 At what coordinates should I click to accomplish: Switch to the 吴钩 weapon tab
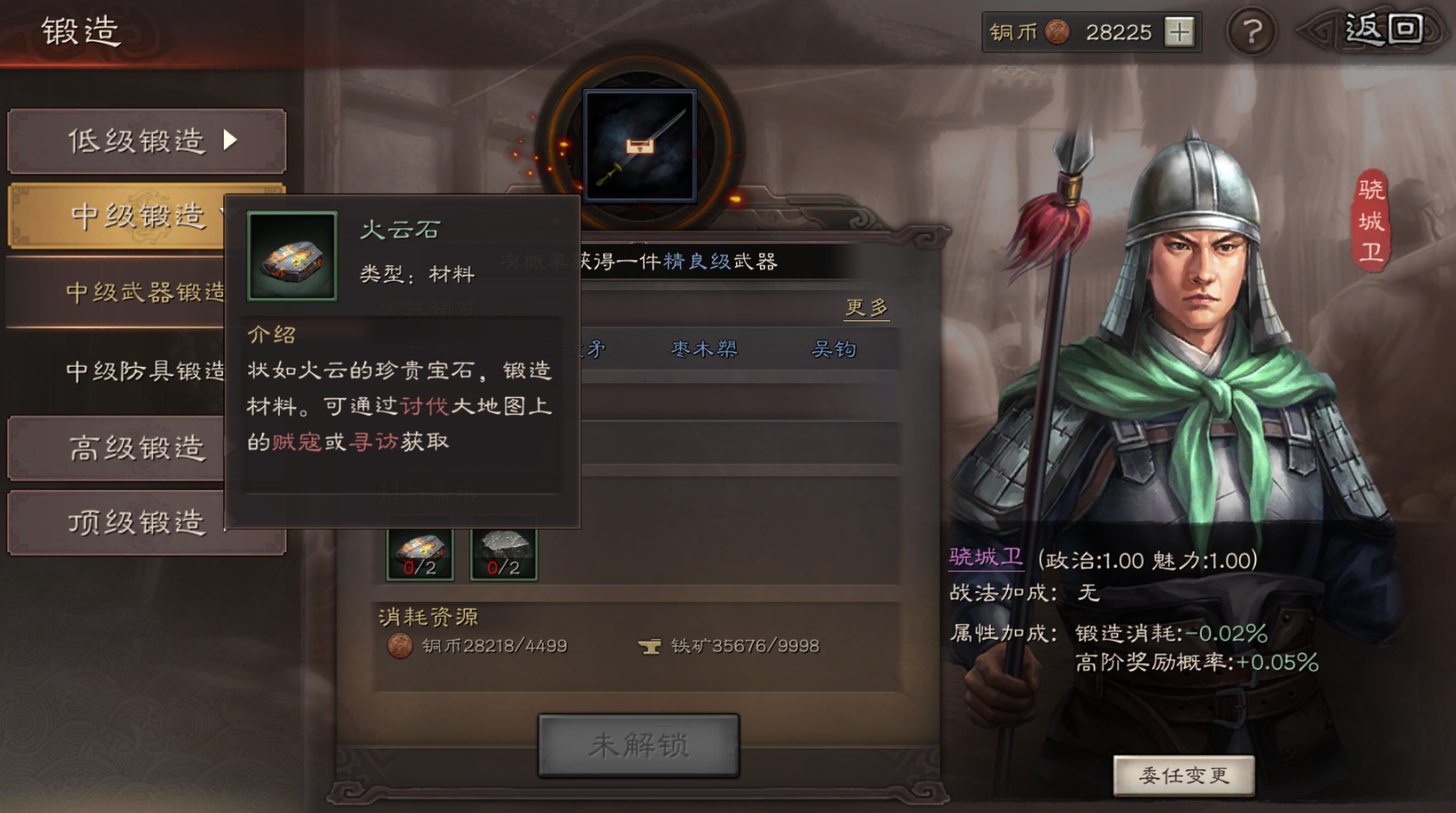tap(835, 349)
